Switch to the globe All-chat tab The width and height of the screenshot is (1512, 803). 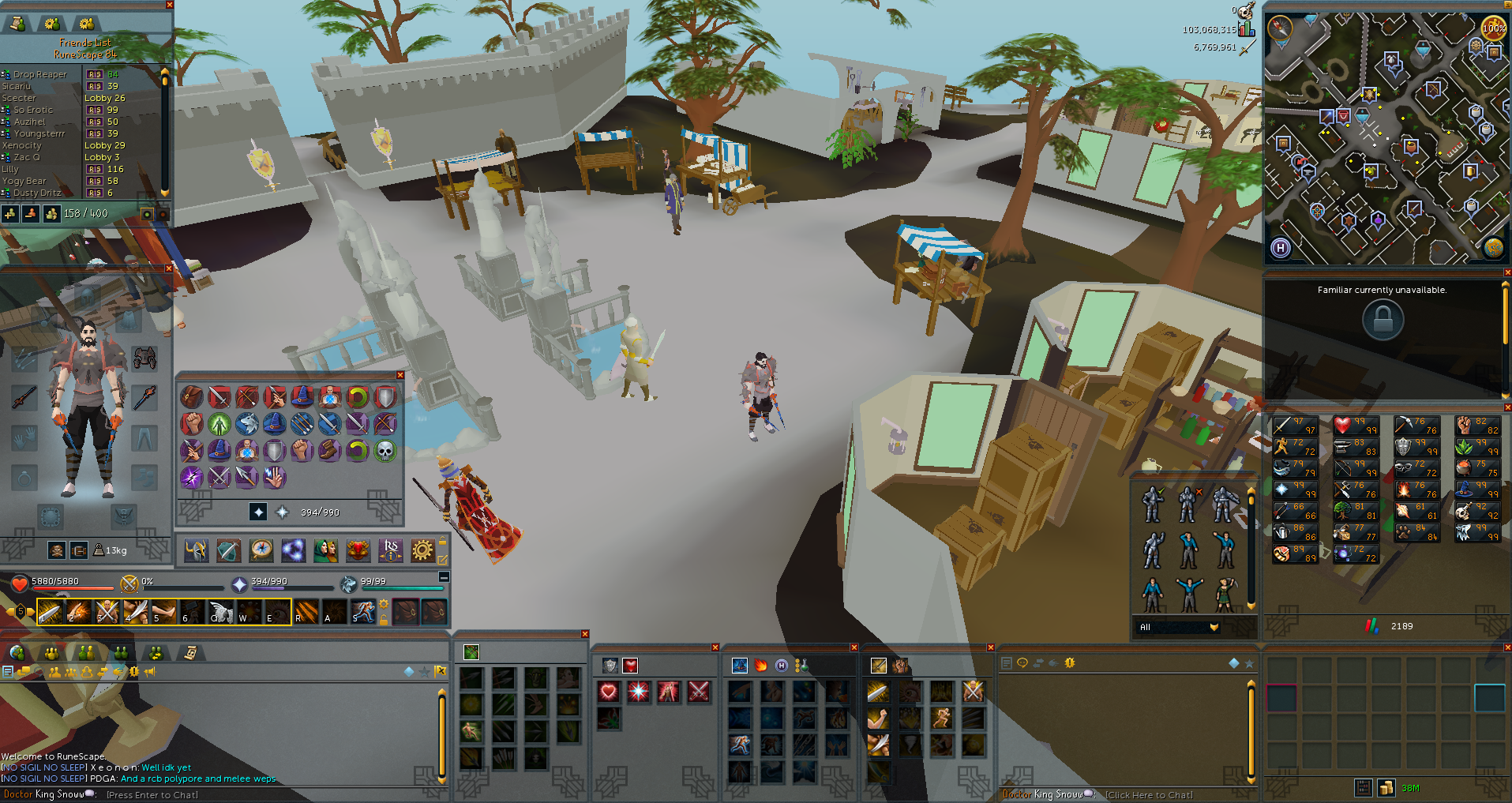coord(17,653)
